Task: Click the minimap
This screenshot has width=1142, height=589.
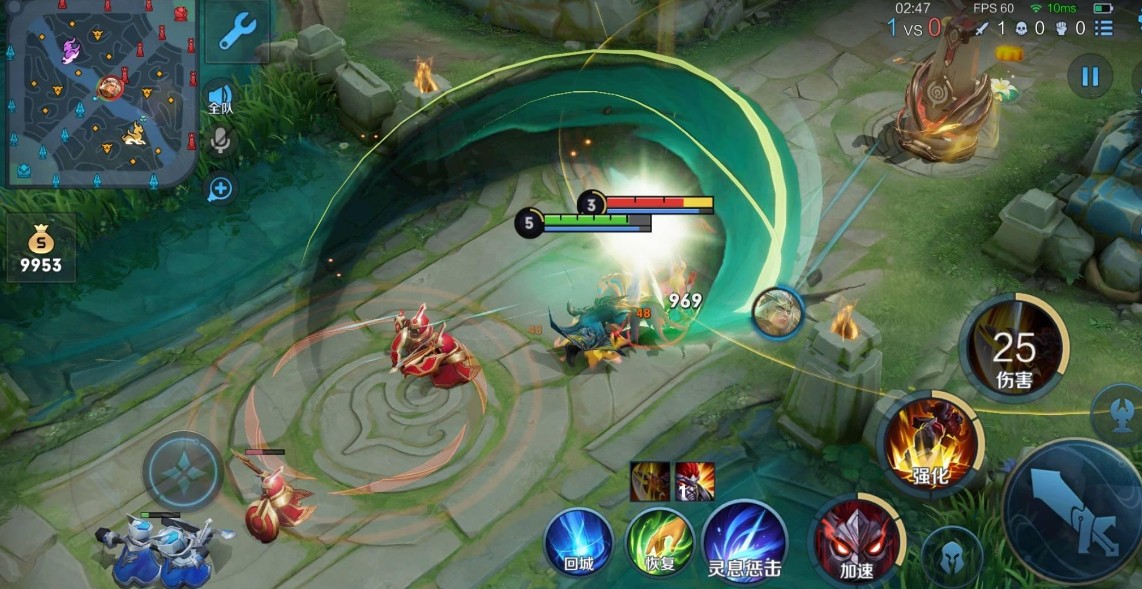Action: coord(100,93)
